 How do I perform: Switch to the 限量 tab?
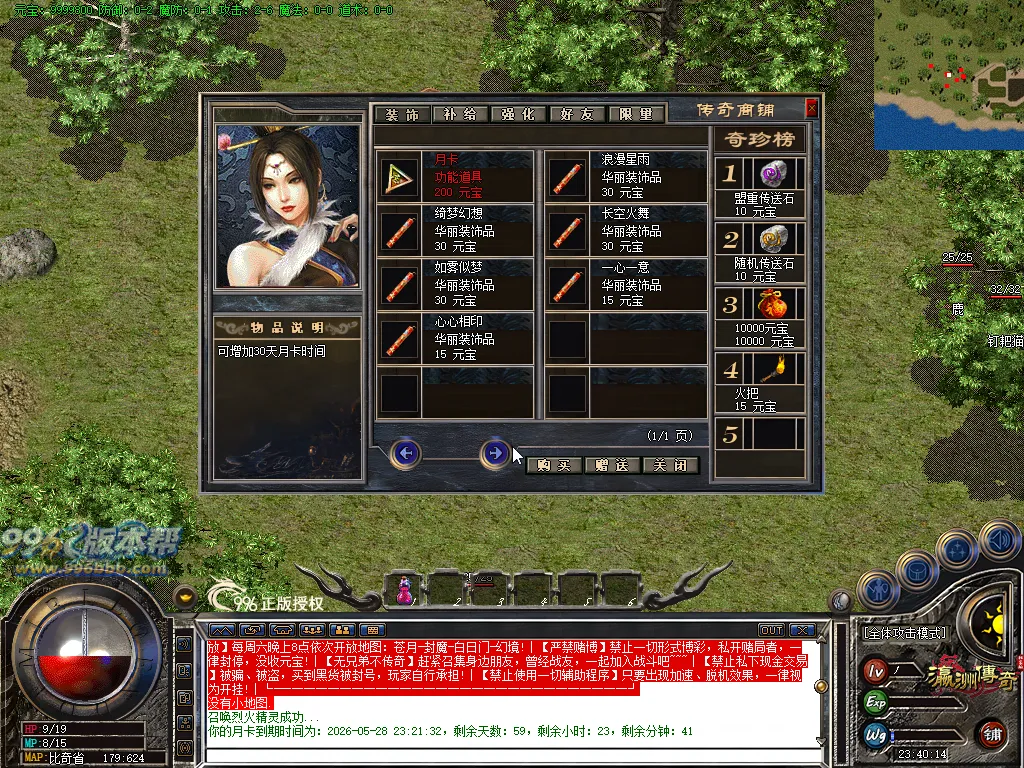[x=634, y=114]
